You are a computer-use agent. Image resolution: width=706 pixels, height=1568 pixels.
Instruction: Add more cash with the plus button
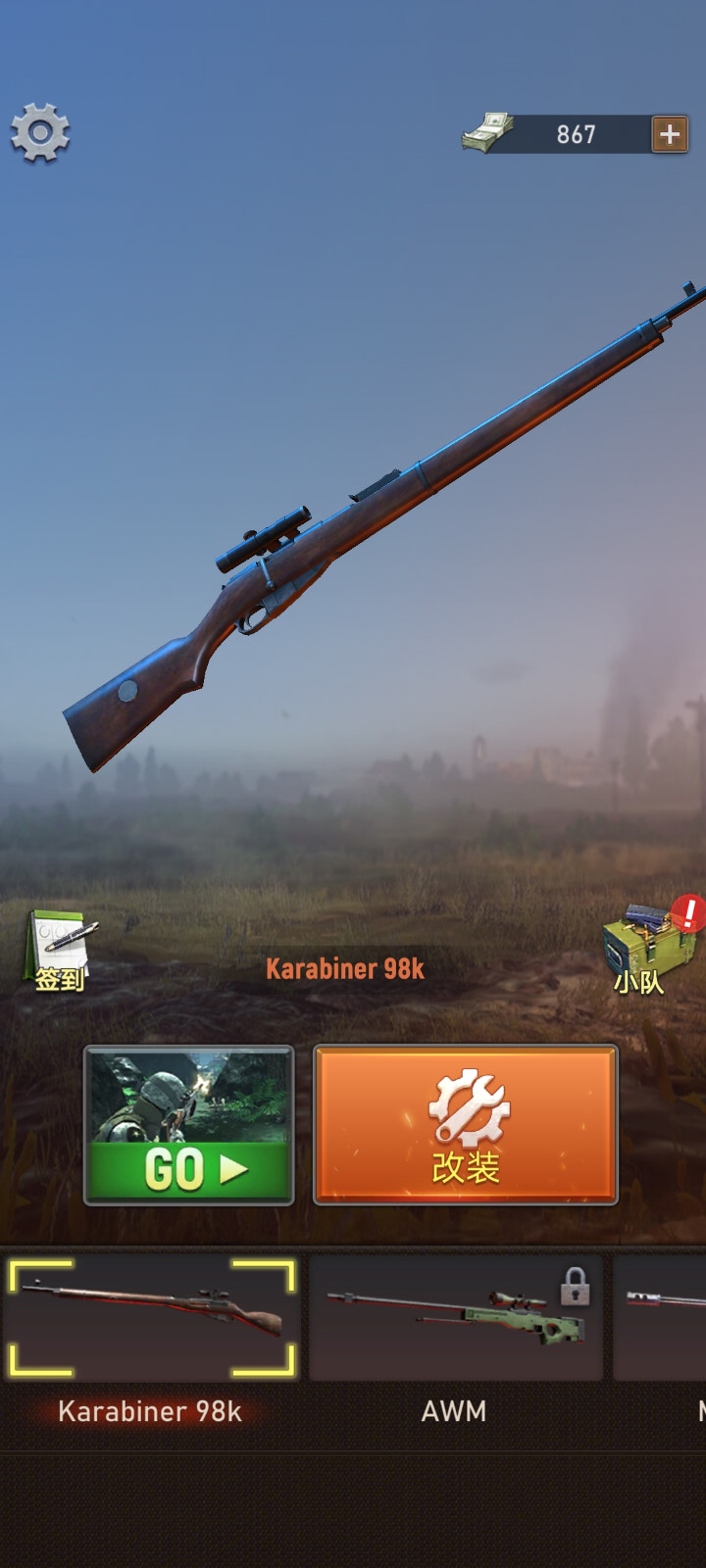click(670, 134)
